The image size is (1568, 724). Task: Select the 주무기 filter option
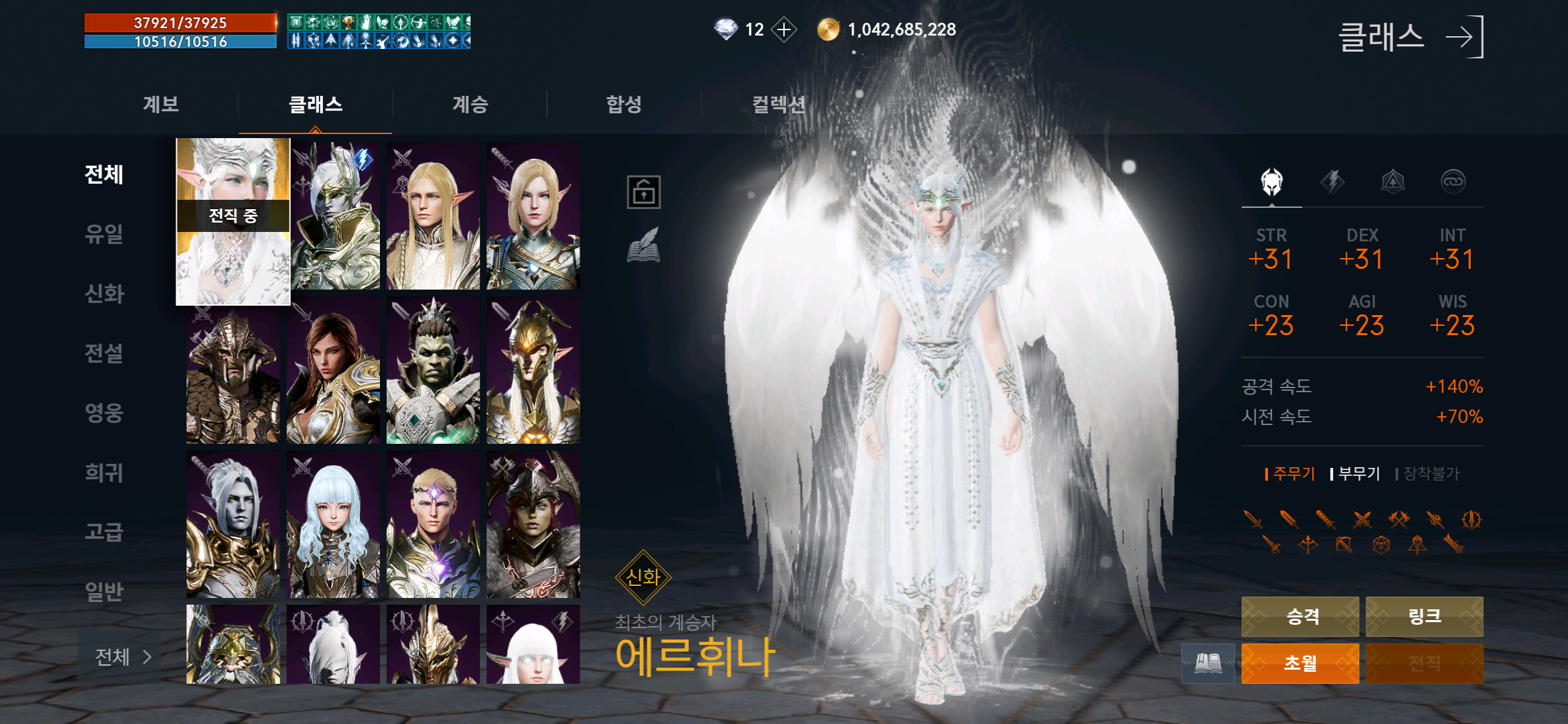tap(1288, 473)
